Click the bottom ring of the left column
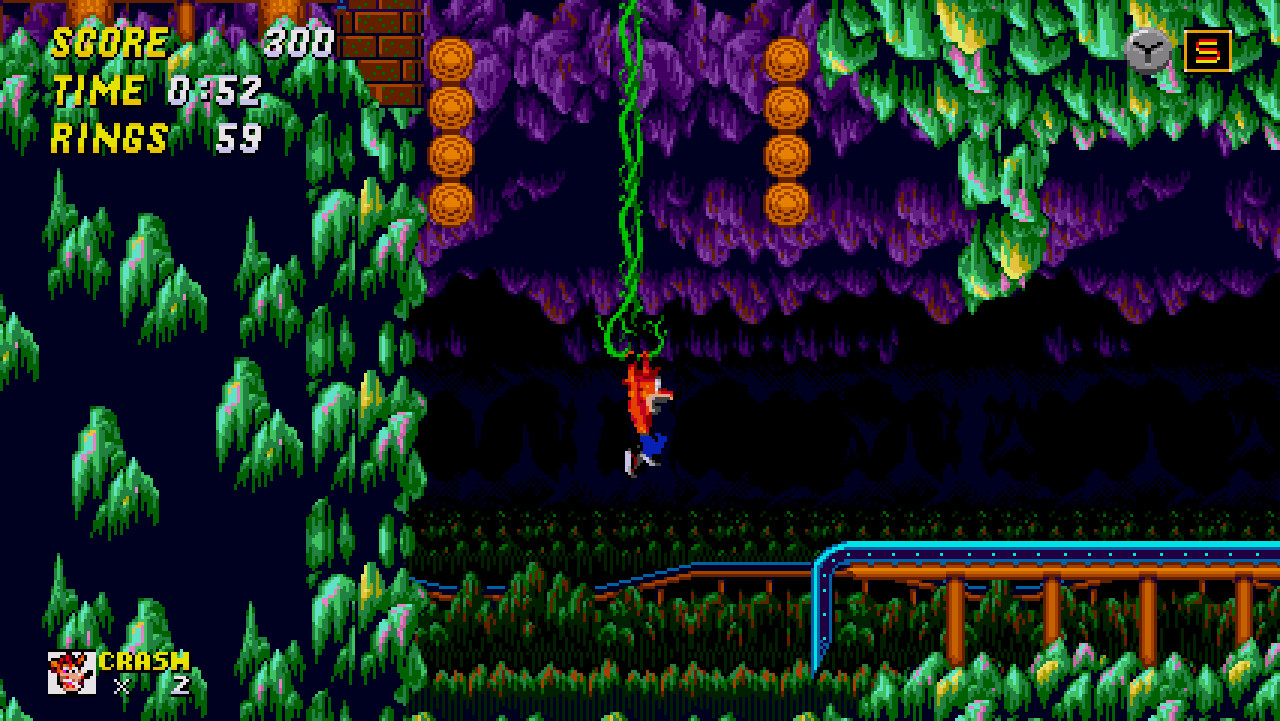The height and width of the screenshot is (721, 1280). tap(452, 205)
